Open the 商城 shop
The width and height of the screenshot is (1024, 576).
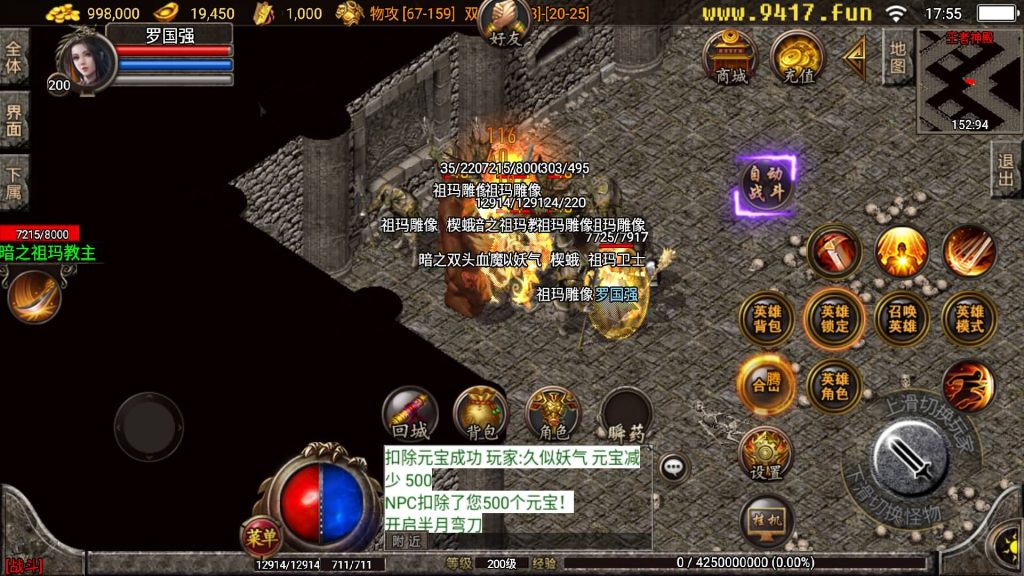pos(731,57)
